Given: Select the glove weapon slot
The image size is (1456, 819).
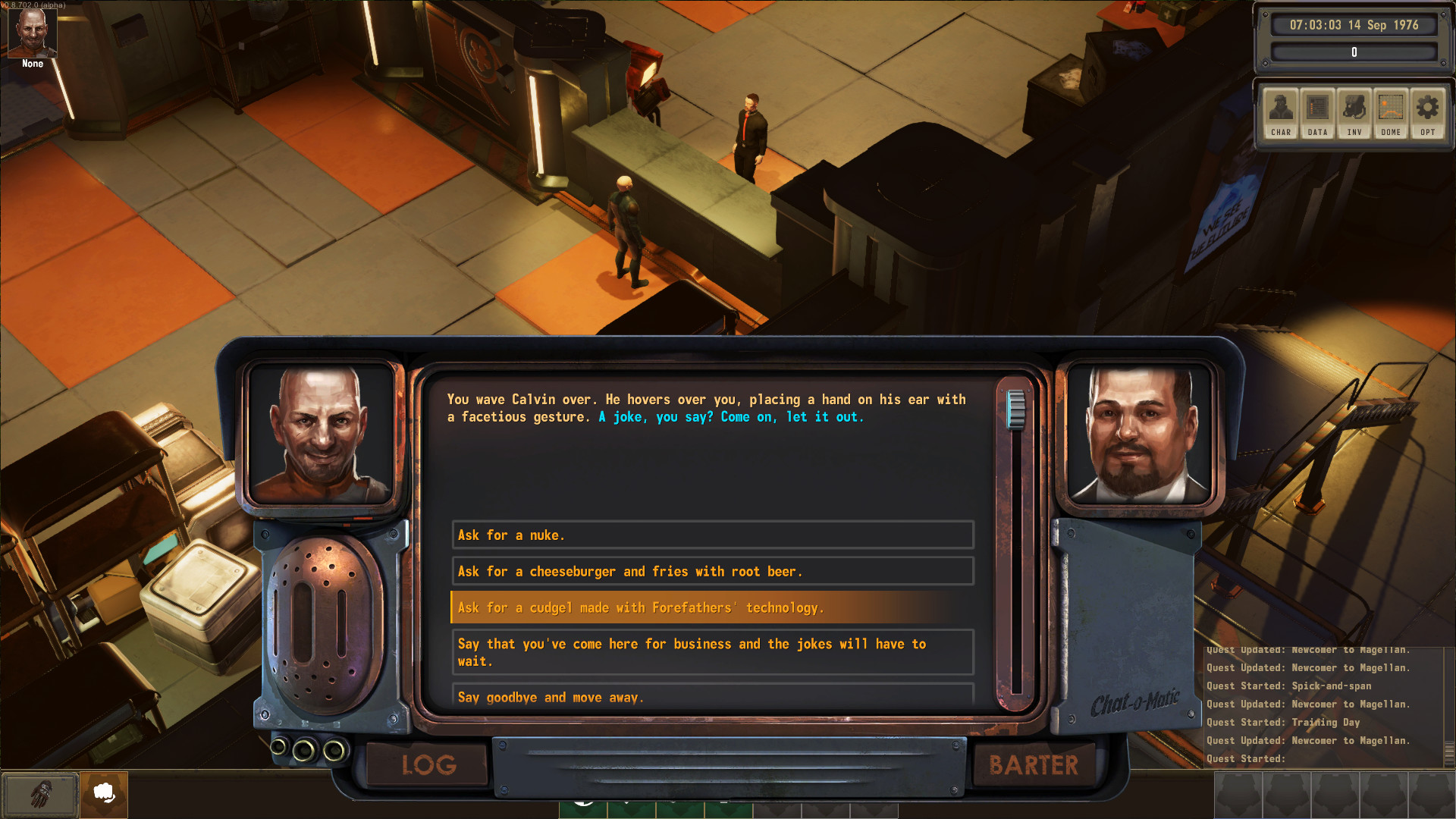Looking at the screenshot, I should [x=40, y=794].
